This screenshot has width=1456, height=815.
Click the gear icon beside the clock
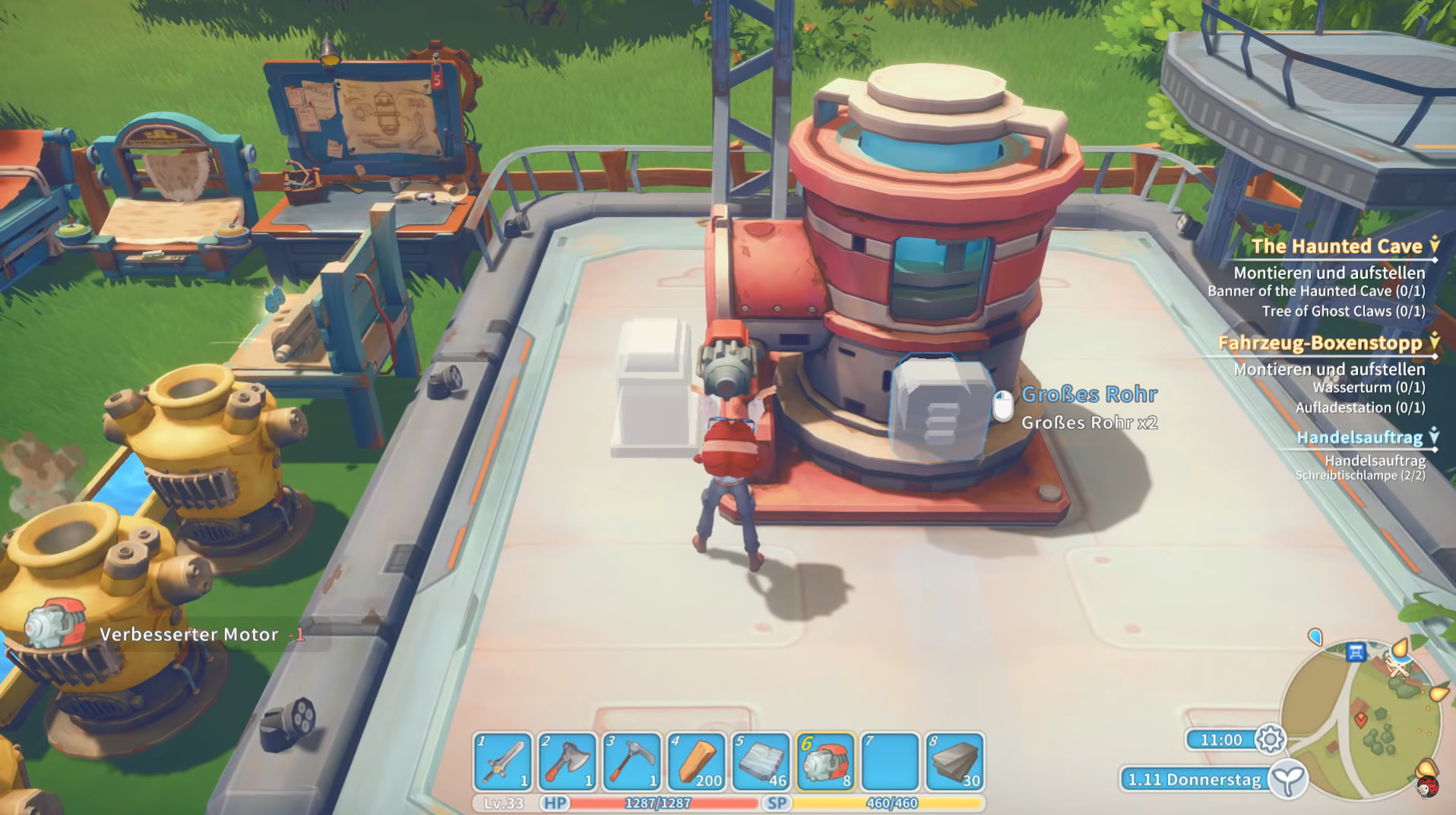pos(1270,739)
